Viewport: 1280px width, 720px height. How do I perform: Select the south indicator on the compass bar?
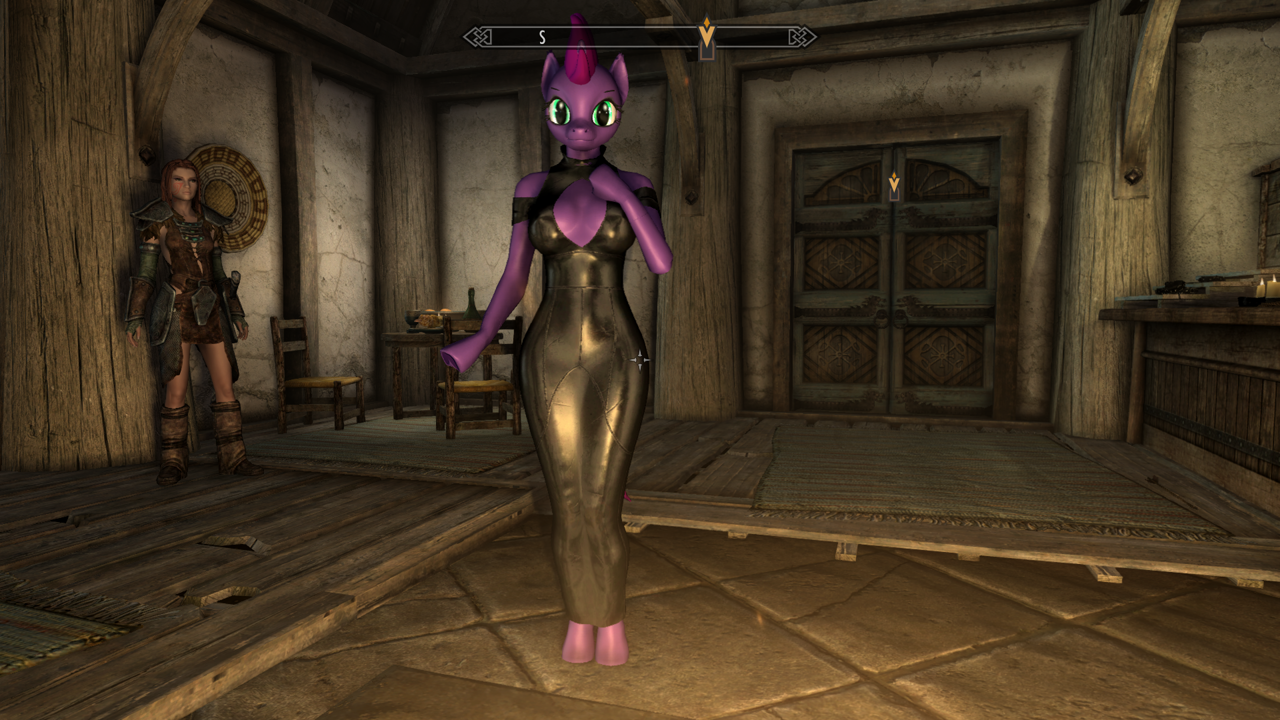click(x=542, y=37)
